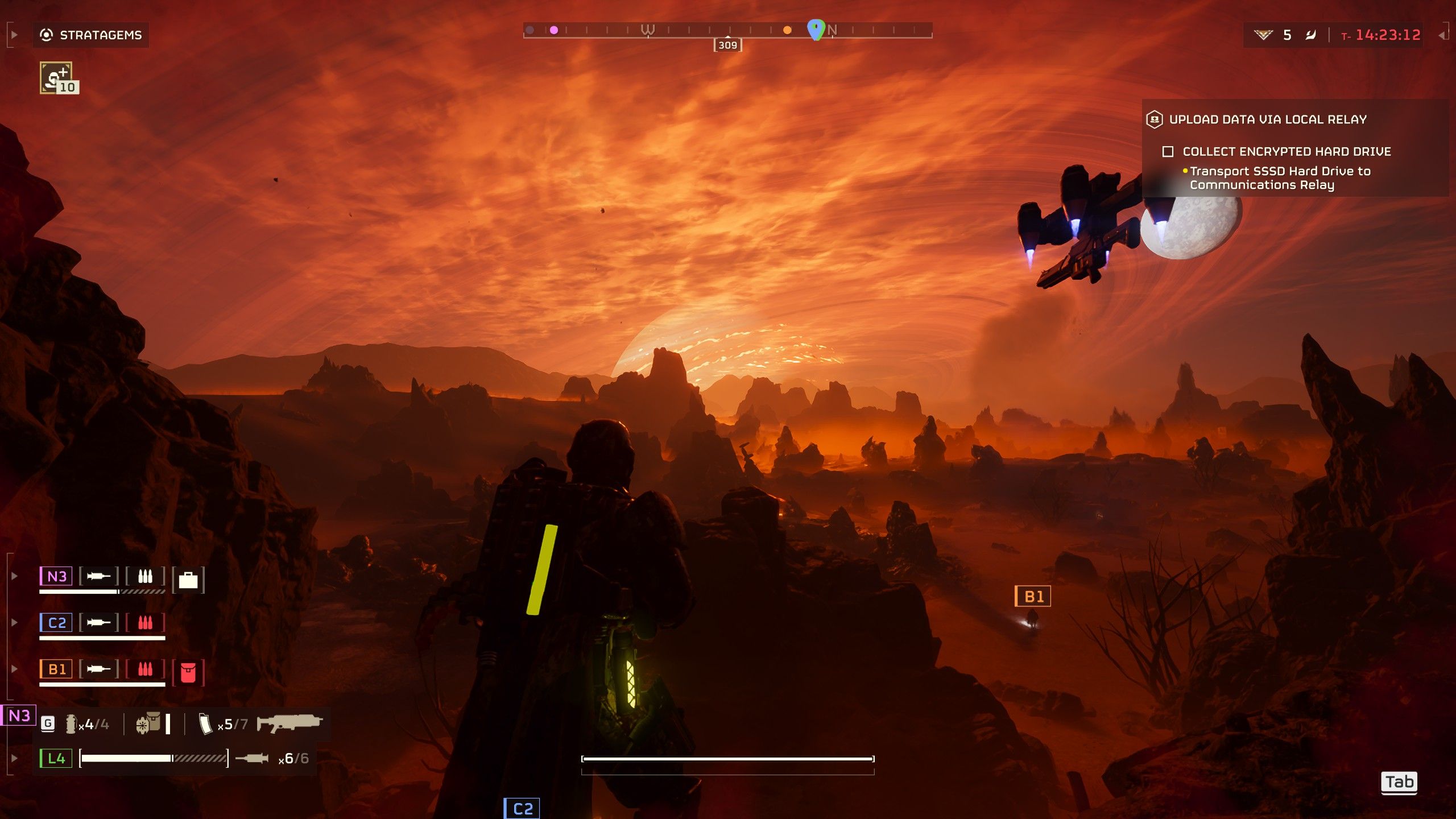Viewport: 1456px width, 819px height.
Task: Choose the primary rifle weapon icon
Action: [x=289, y=723]
